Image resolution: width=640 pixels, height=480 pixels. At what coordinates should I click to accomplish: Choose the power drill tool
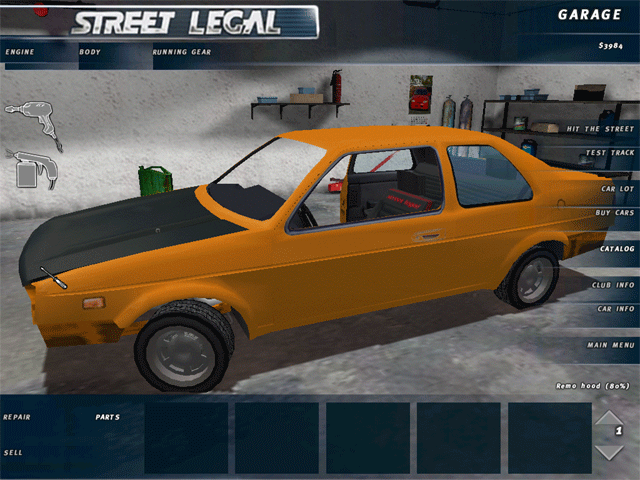tap(33, 120)
